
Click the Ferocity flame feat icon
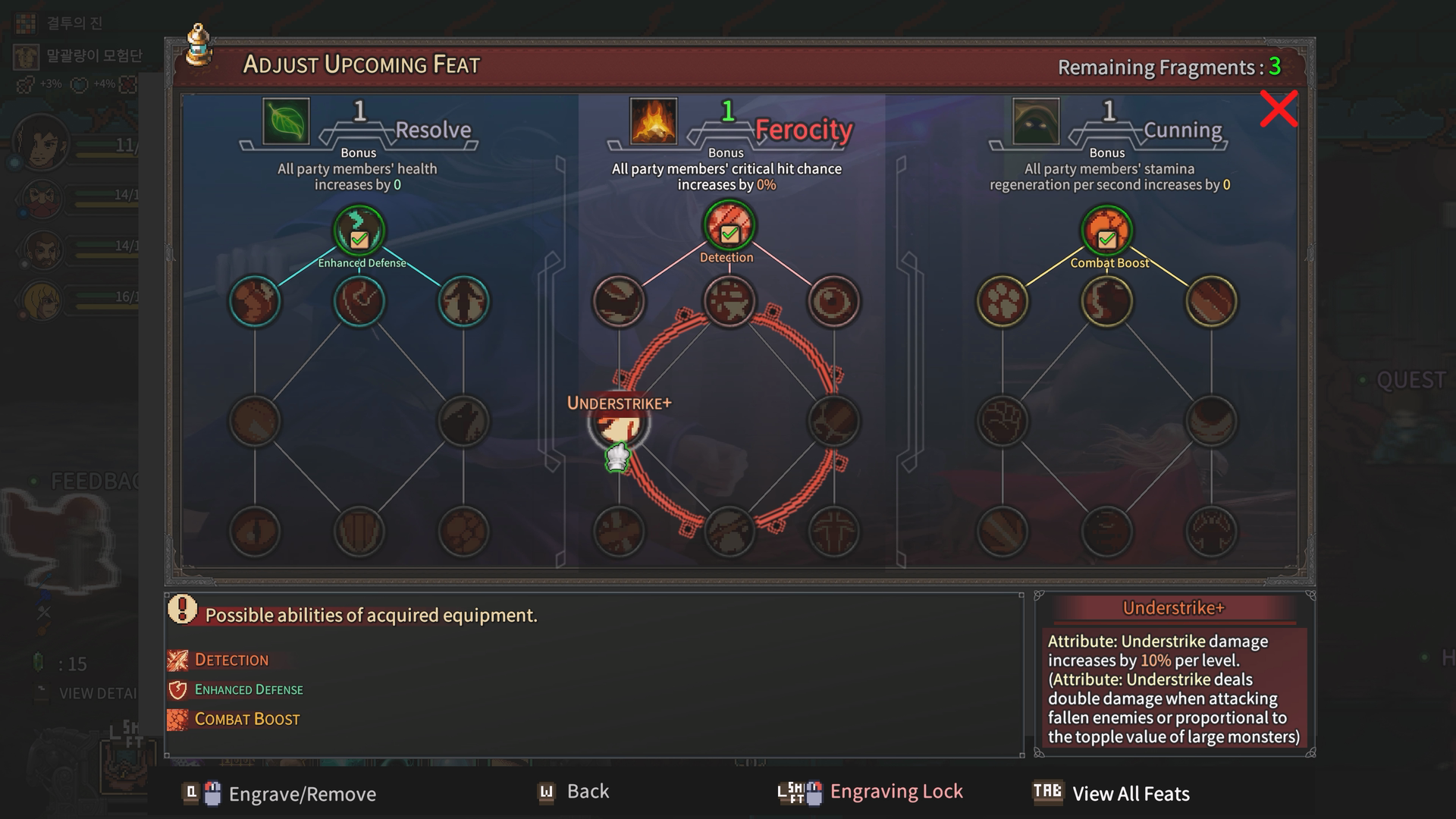(x=652, y=121)
